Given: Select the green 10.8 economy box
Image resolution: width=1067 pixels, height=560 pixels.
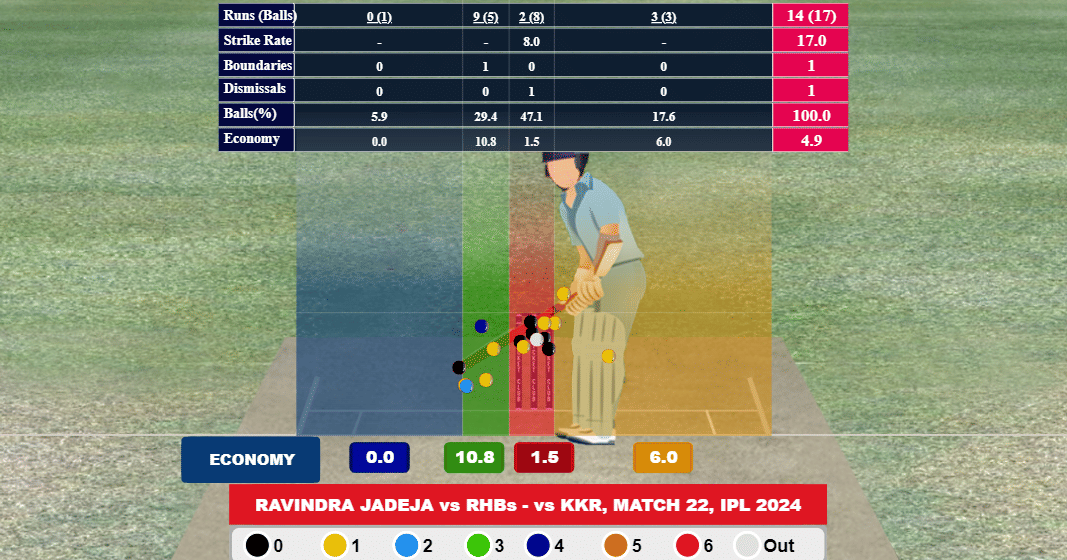Looking at the screenshot, I should [475, 458].
